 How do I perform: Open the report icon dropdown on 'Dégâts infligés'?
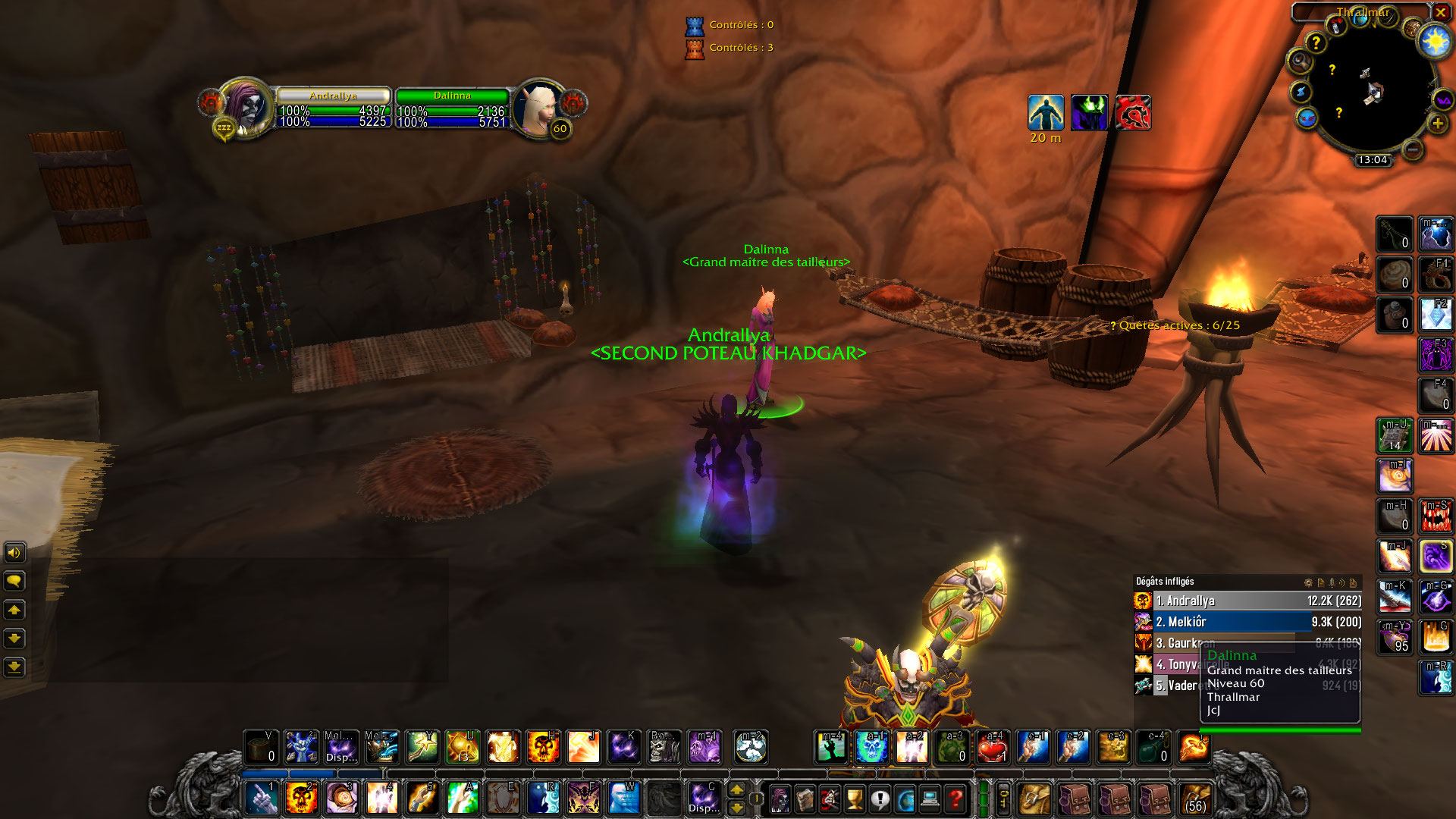coord(1321,582)
